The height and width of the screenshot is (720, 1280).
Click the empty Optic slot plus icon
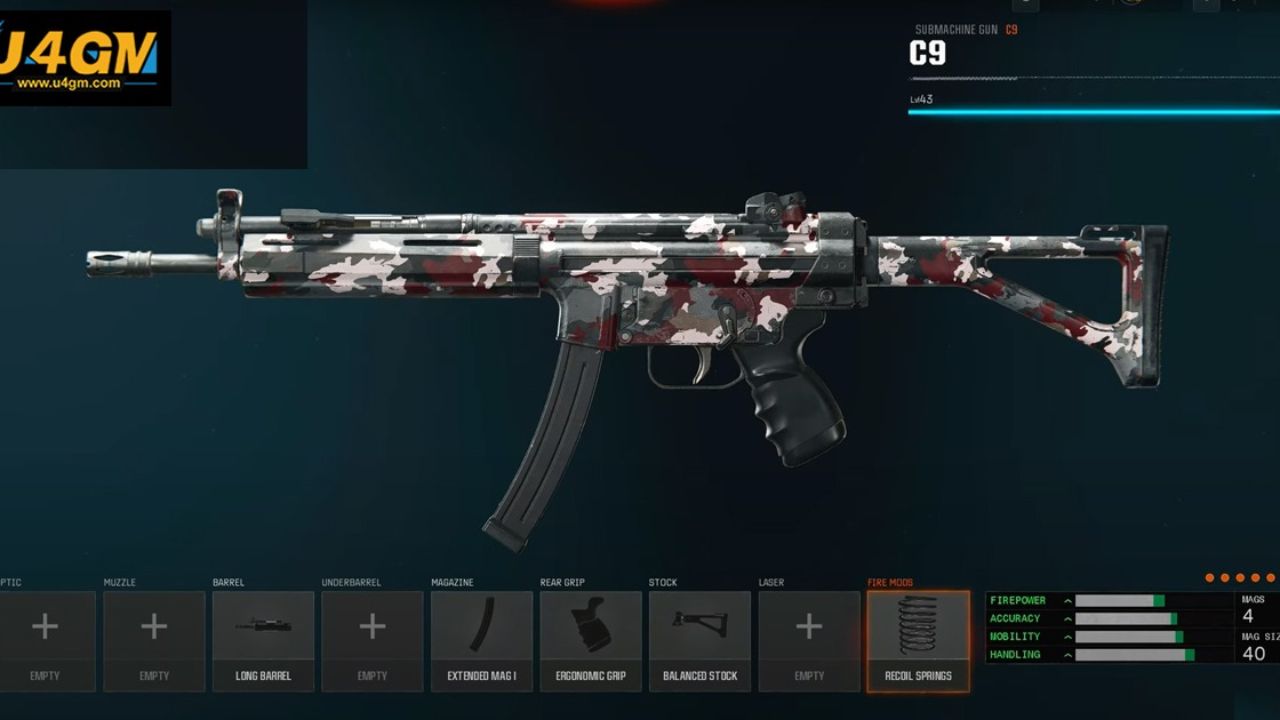(x=45, y=627)
